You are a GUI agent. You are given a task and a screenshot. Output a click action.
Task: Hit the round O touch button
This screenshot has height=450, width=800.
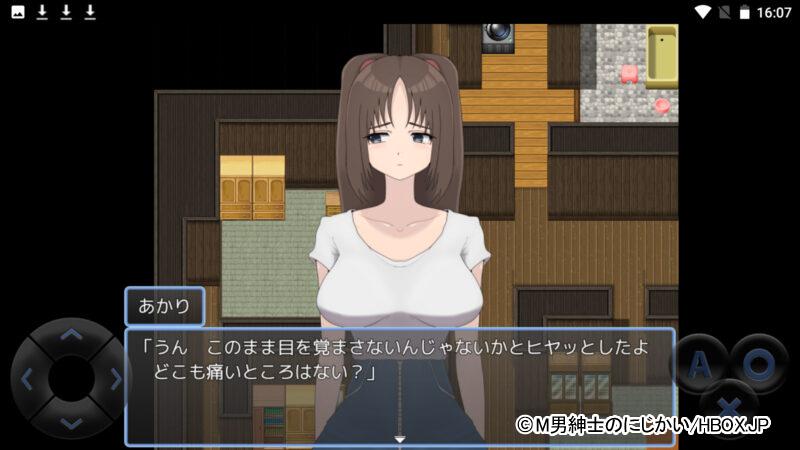tap(758, 364)
